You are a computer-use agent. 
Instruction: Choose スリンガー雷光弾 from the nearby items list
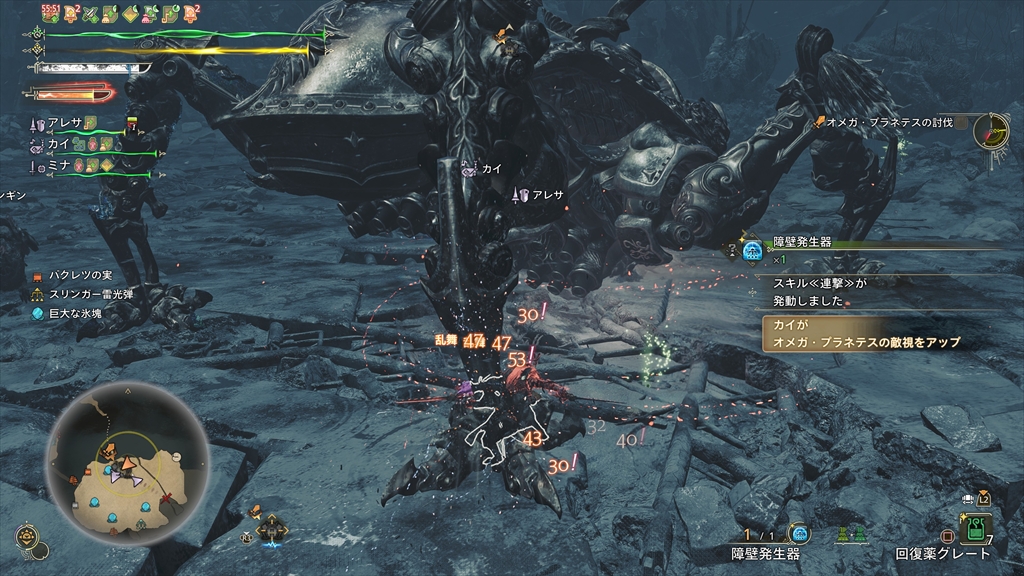tap(86, 294)
